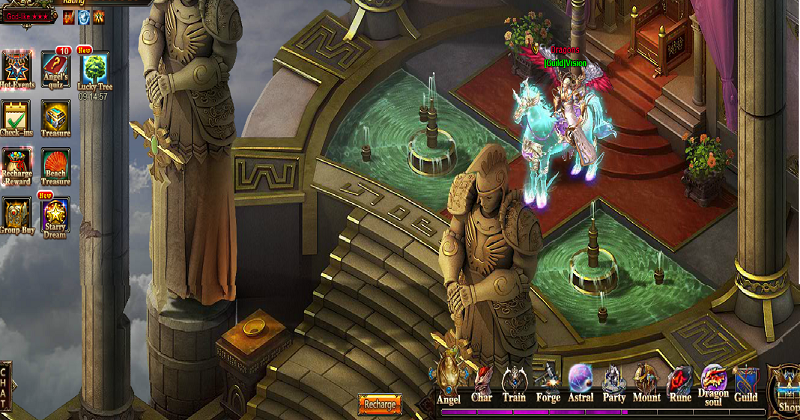Viewport: 800px width, 420px height.
Task: Open the Starry Dream event
Action: [56, 214]
